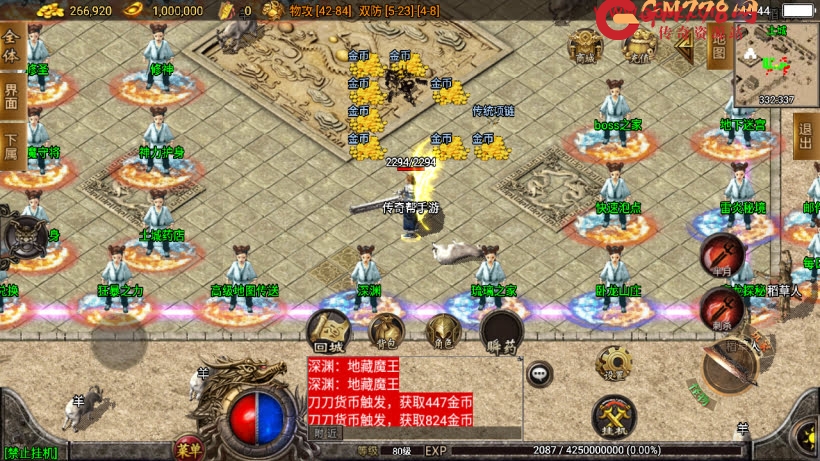Activate the 半月 half-moon skill

click(720, 254)
